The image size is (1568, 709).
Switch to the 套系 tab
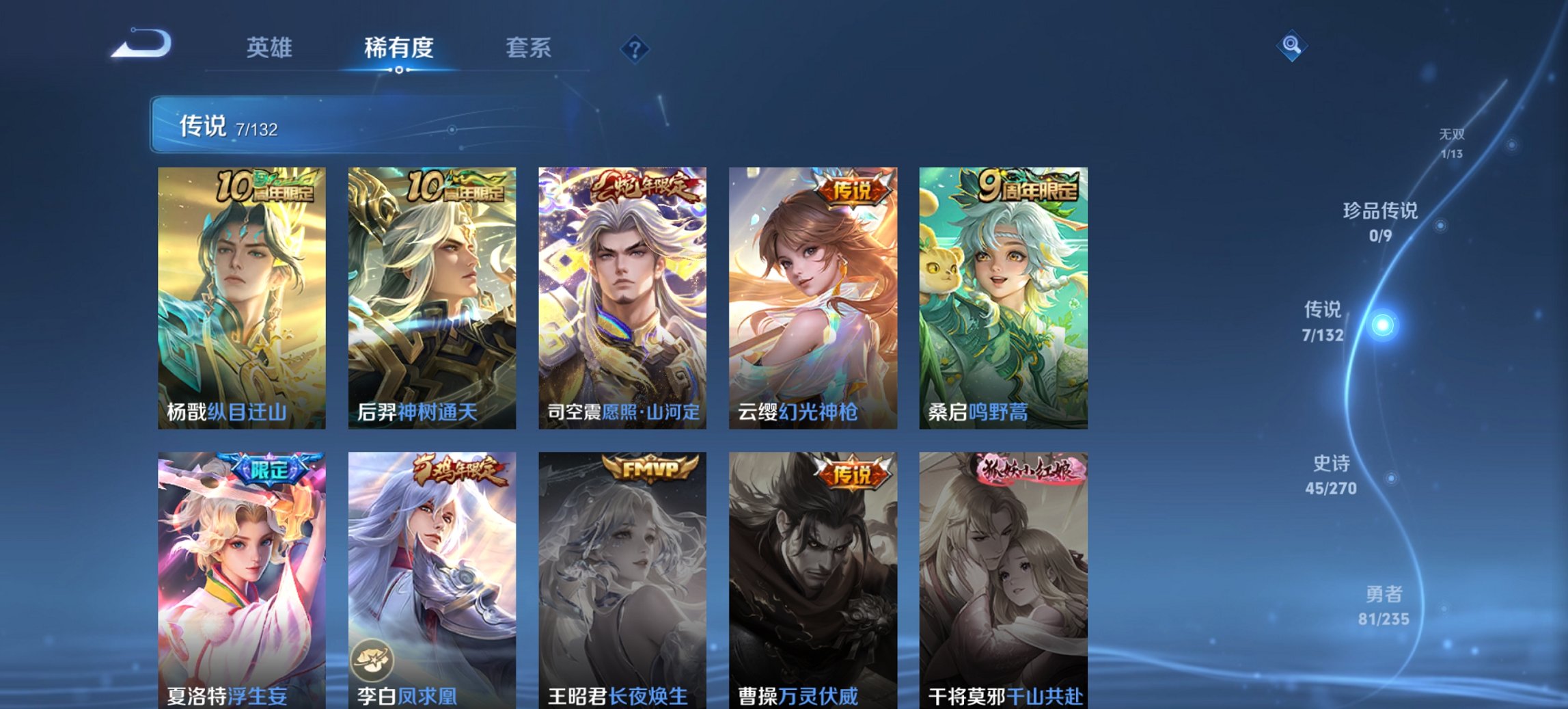[528, 48]
